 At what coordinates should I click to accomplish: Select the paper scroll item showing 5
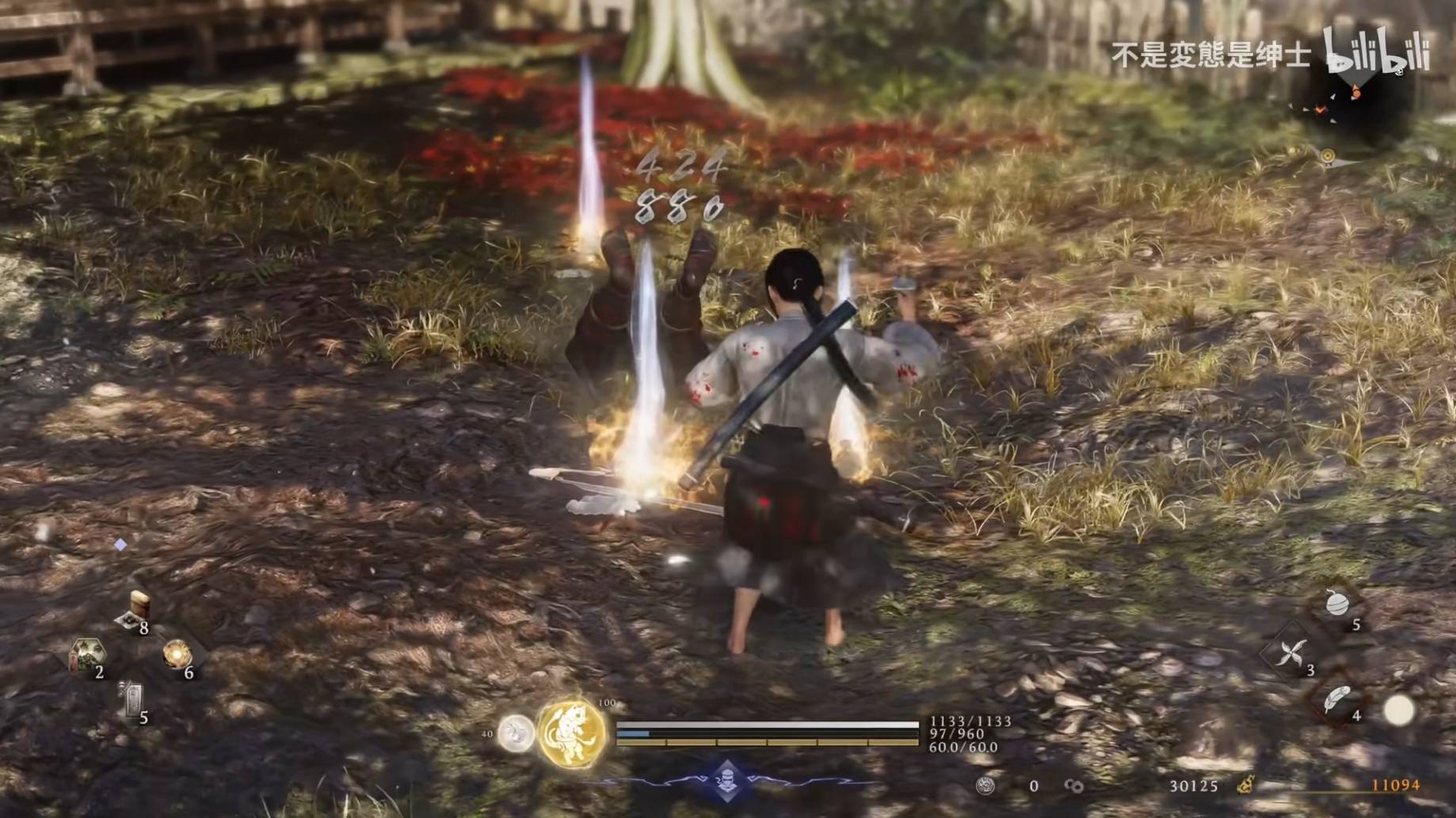131,701
